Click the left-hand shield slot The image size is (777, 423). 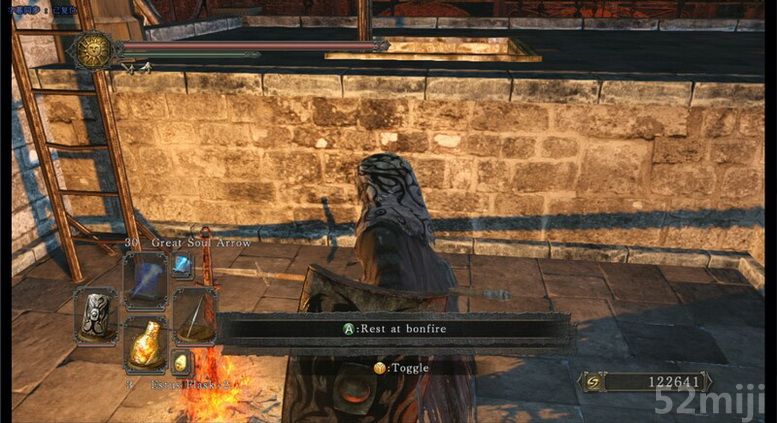point(97,315)
